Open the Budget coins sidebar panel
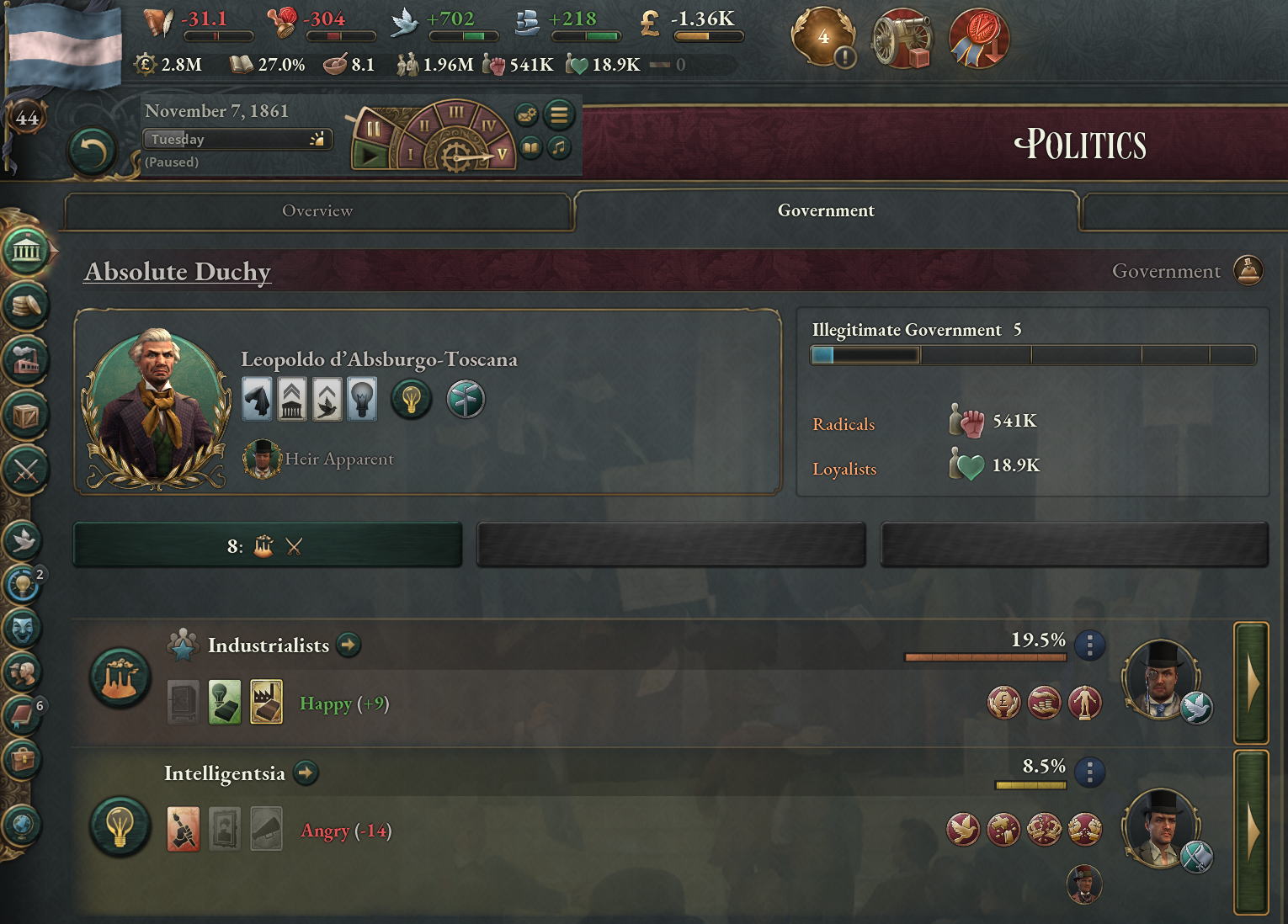This screenshot has height=924, width=1288. 25,305
